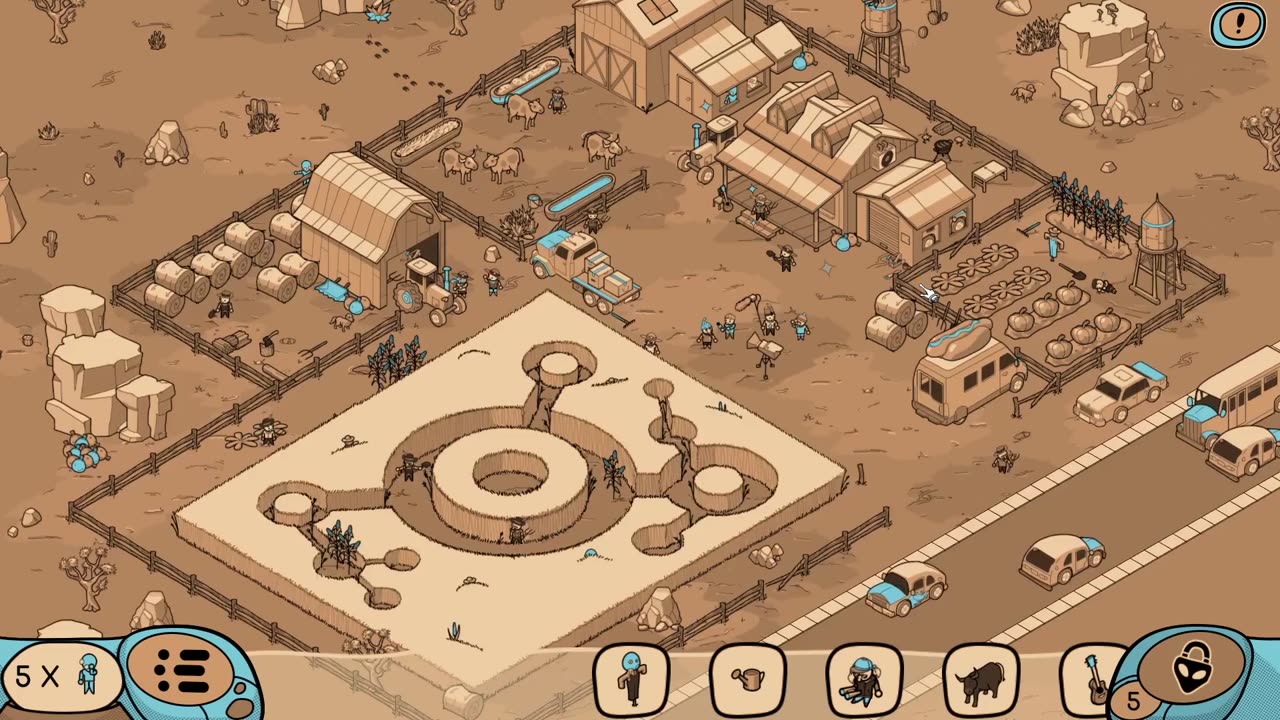
Task: Select the sitting farmer with blue cap tile
Action: [x=864, y=679]
